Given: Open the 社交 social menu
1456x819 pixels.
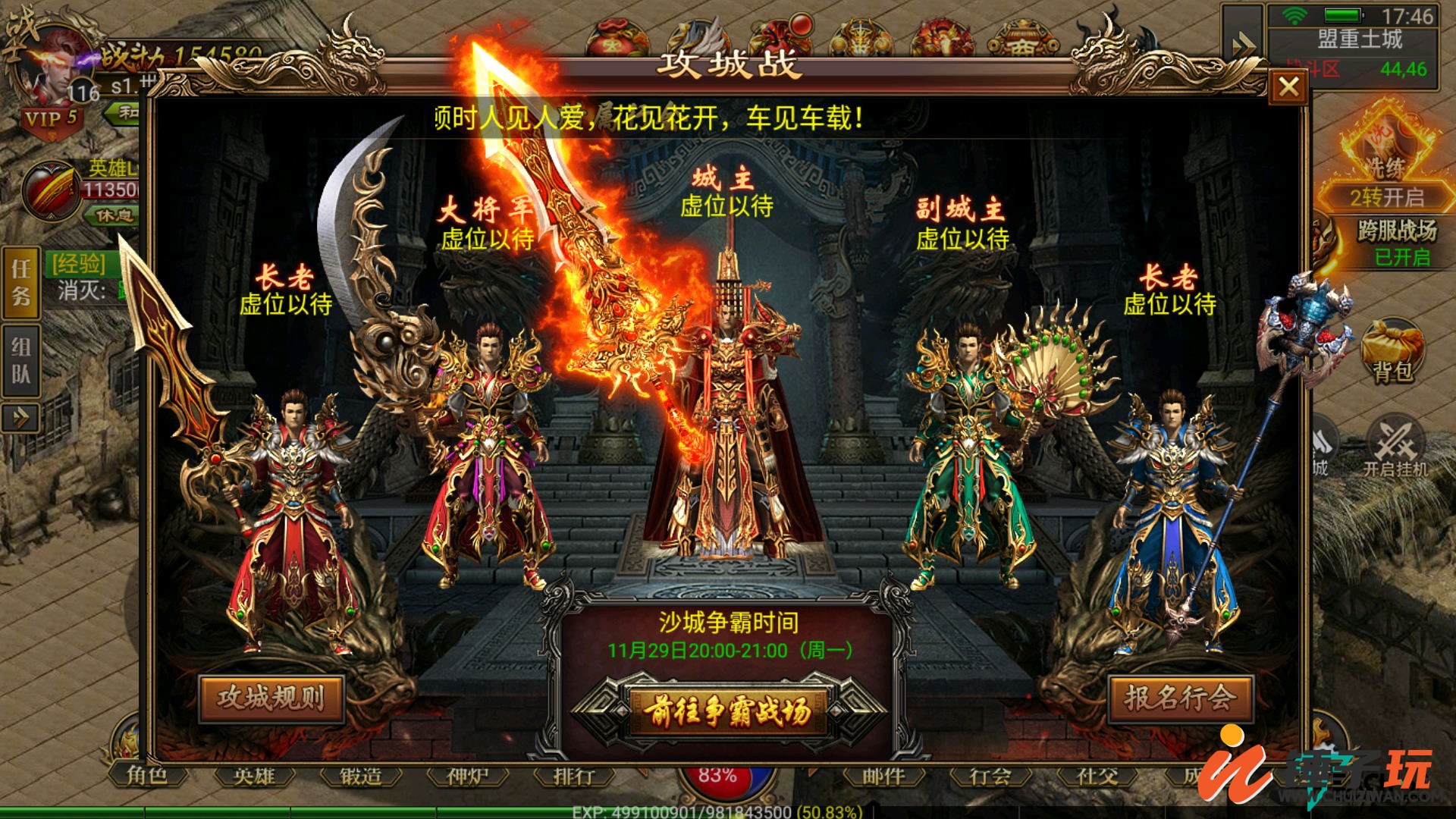Looking at the screenshot, I should (1098, 776).
